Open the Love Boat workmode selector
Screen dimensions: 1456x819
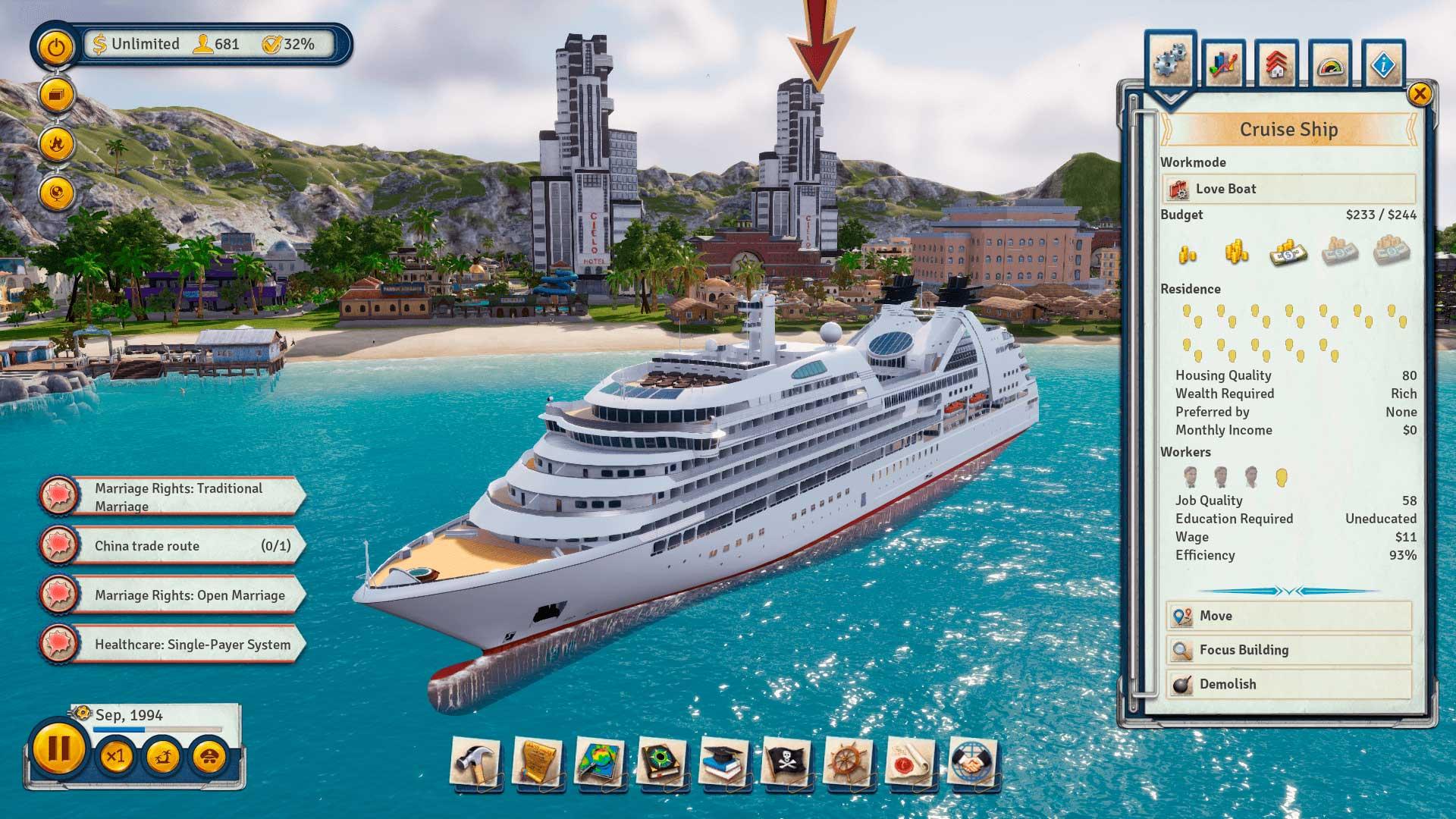pyautogui.click(x=1288, y=189)
